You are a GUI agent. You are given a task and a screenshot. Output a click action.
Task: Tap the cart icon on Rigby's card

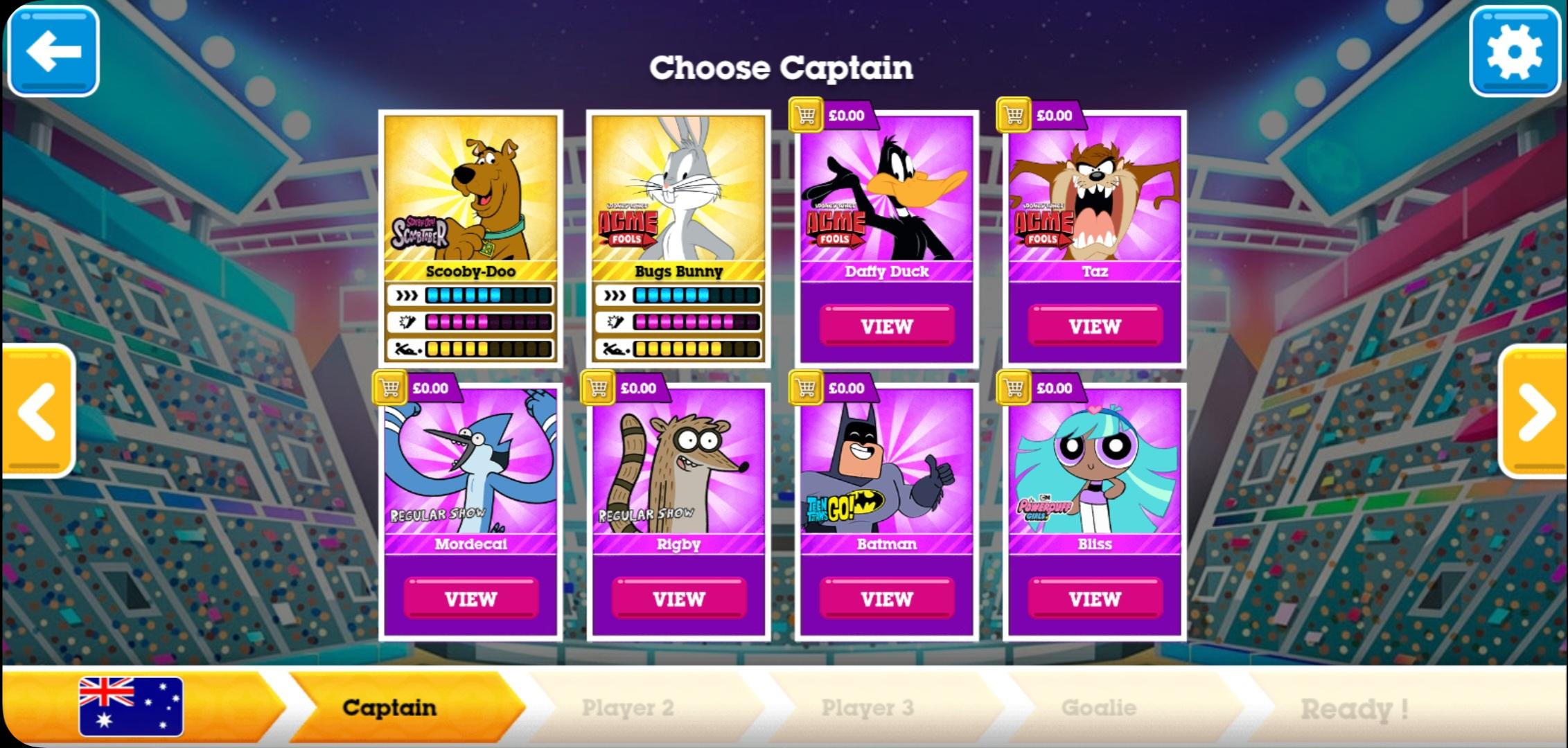coord(599,389)
